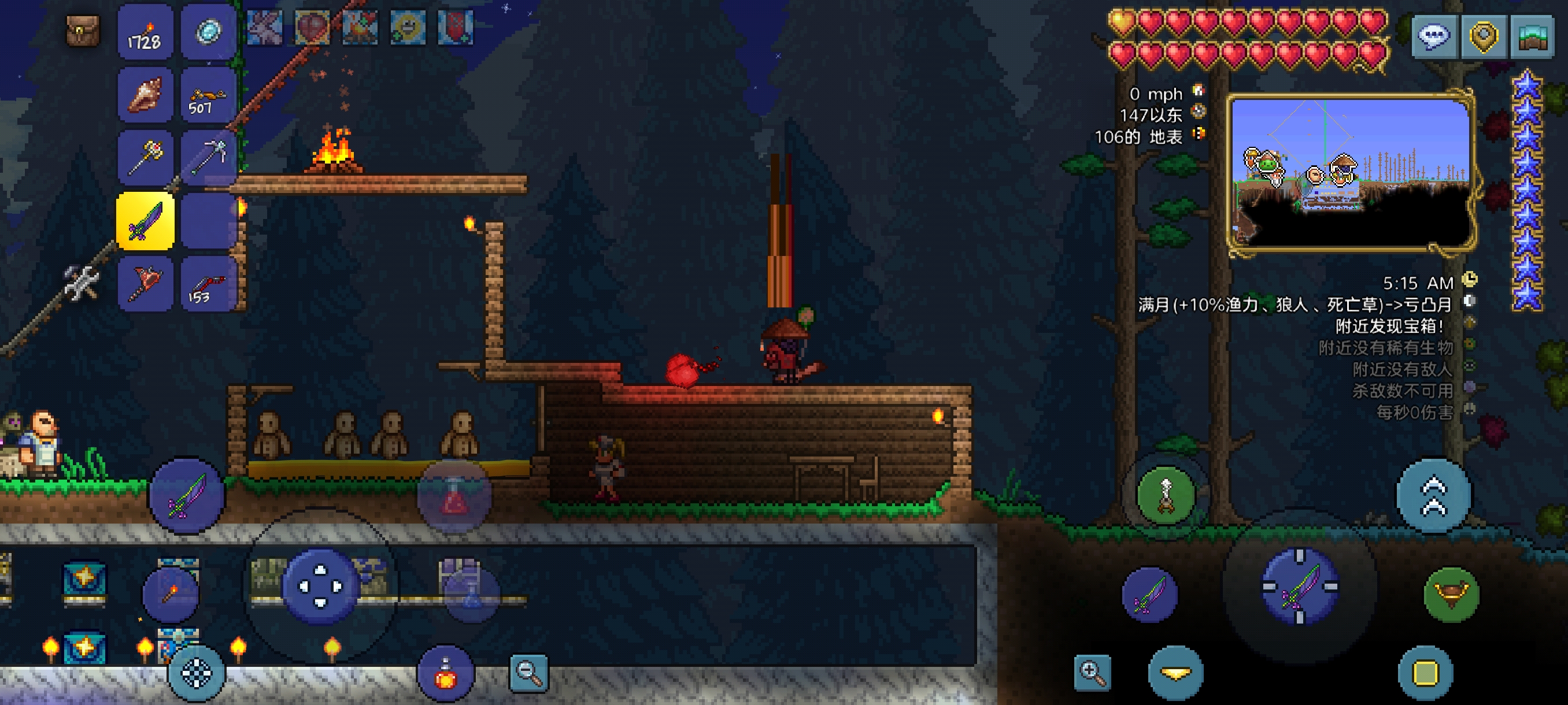Tap the Heart Lantern buff icon
The image size is (1568, 705).
click(312, 28)
